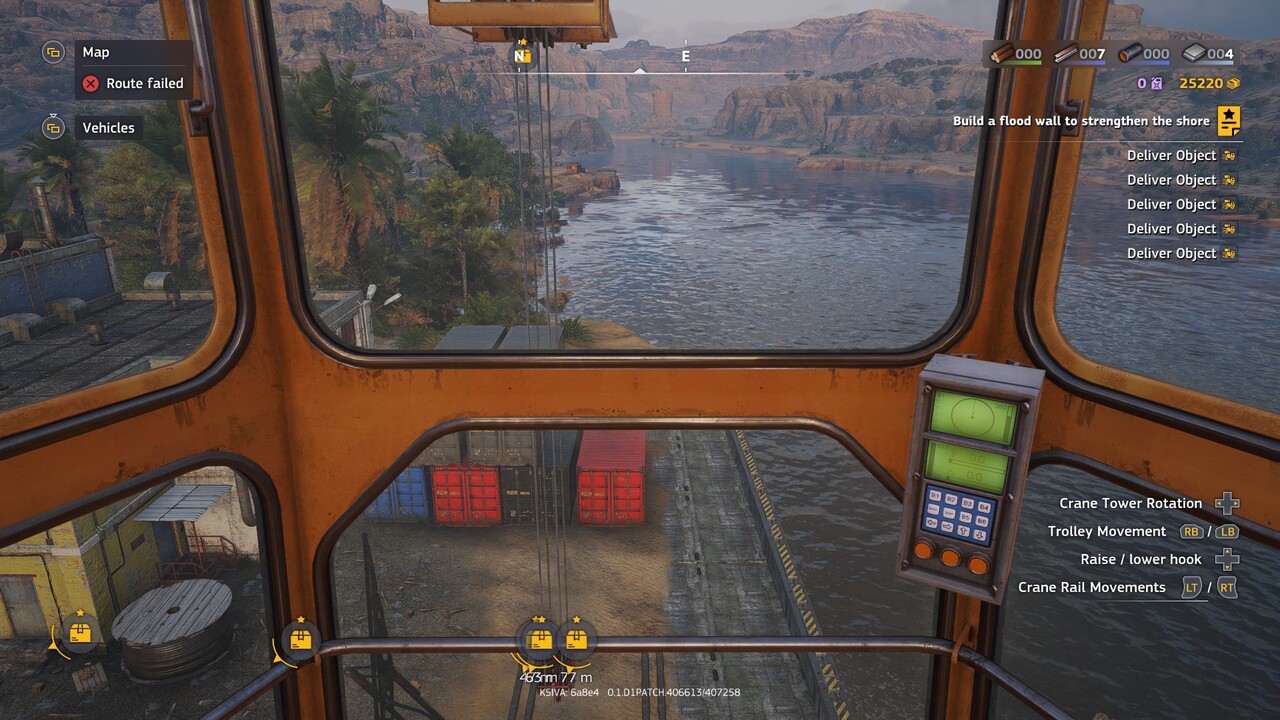Select the flood wall objective text
Image resolution: width=1280 pixels, height=720 pixels.
[x=1081, y=121]
